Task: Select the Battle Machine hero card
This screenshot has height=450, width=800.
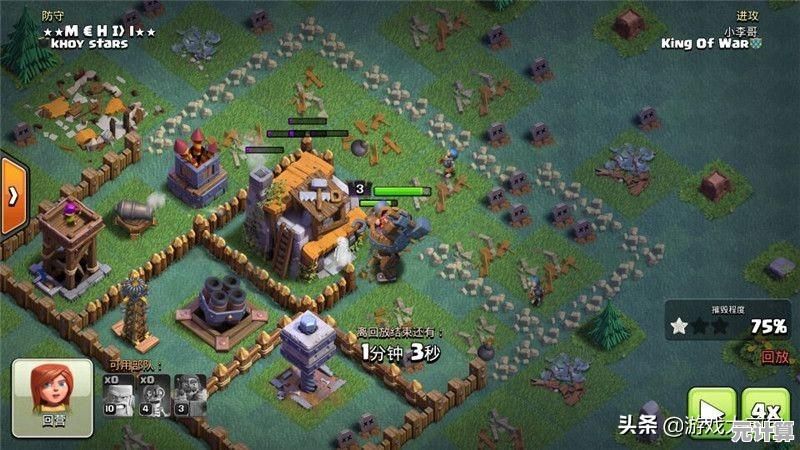Action: pyautogui.click(x=190, y=394)
